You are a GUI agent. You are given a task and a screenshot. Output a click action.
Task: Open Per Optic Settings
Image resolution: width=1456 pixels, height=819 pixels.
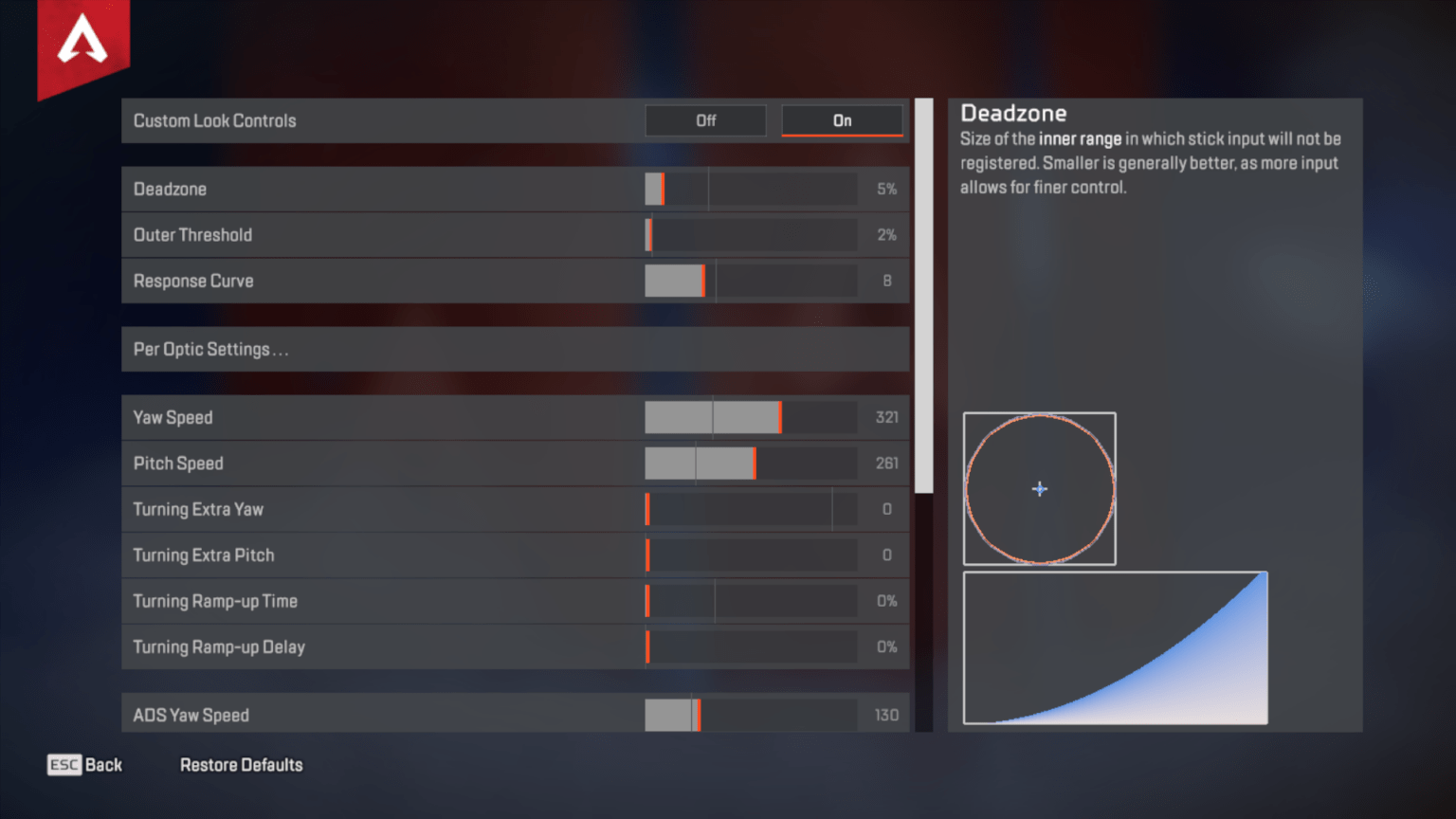[515, 349]
